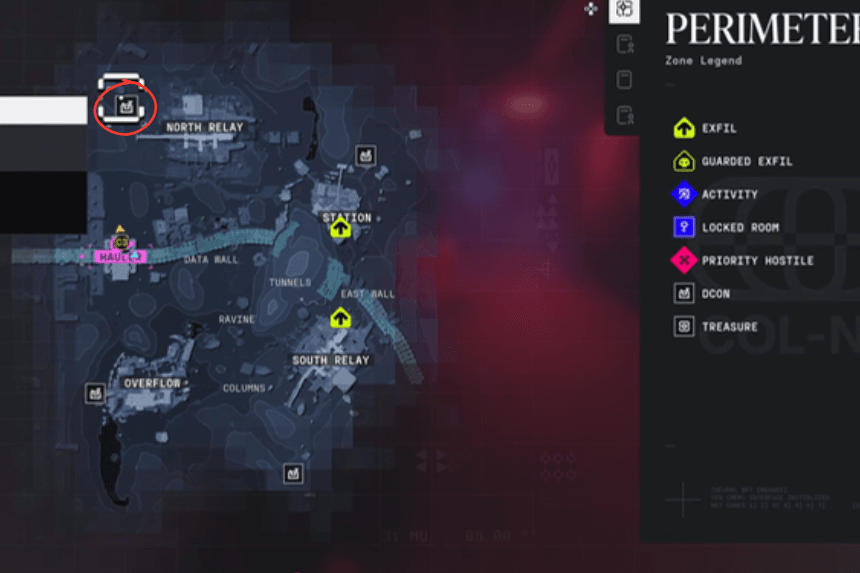The height and width of the screenshot is (573, 860).
Task: Select the DCON marker circled in red
Action: 125,103
